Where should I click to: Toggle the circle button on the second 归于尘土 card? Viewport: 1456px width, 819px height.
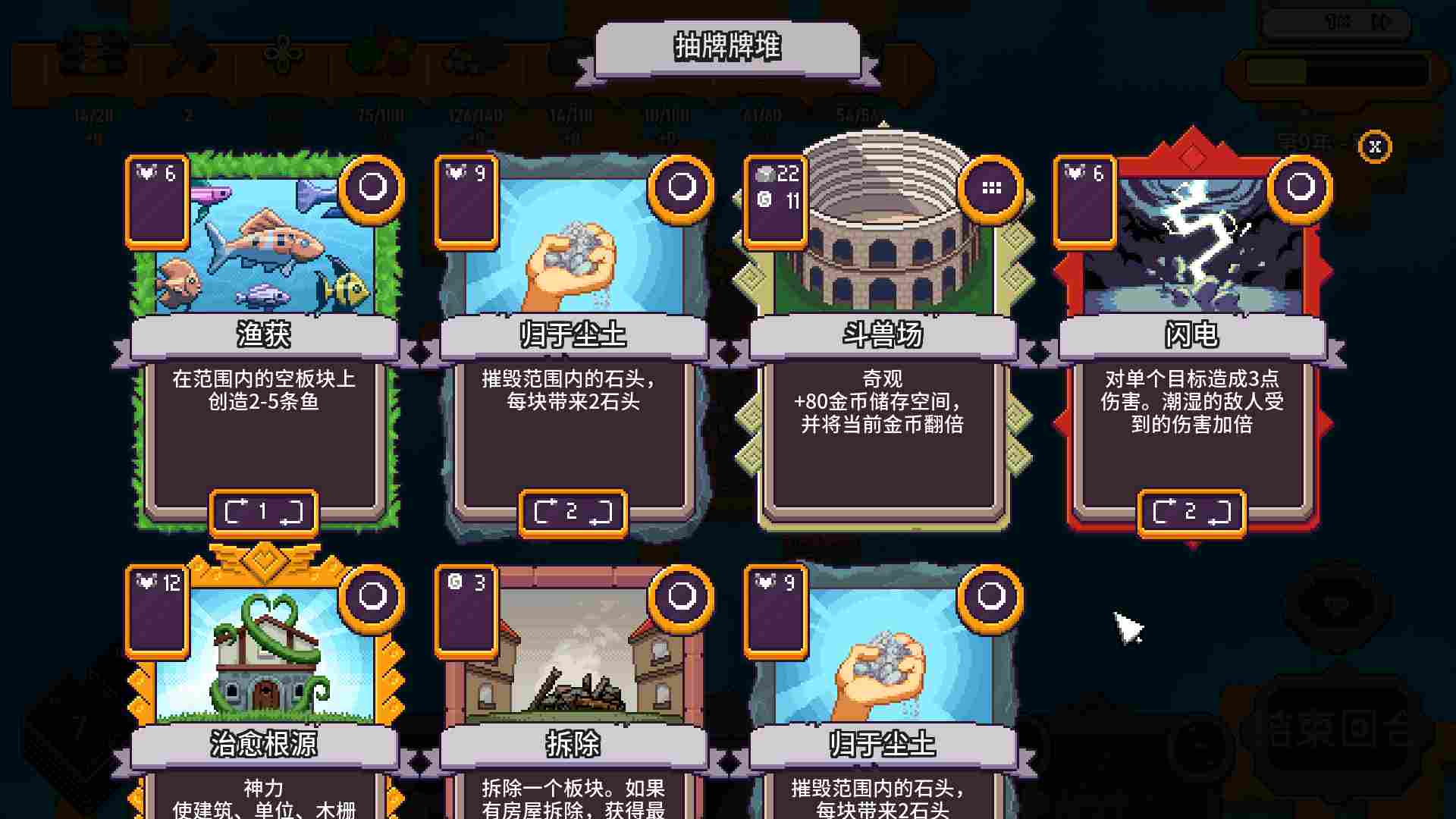pos(990,598)
